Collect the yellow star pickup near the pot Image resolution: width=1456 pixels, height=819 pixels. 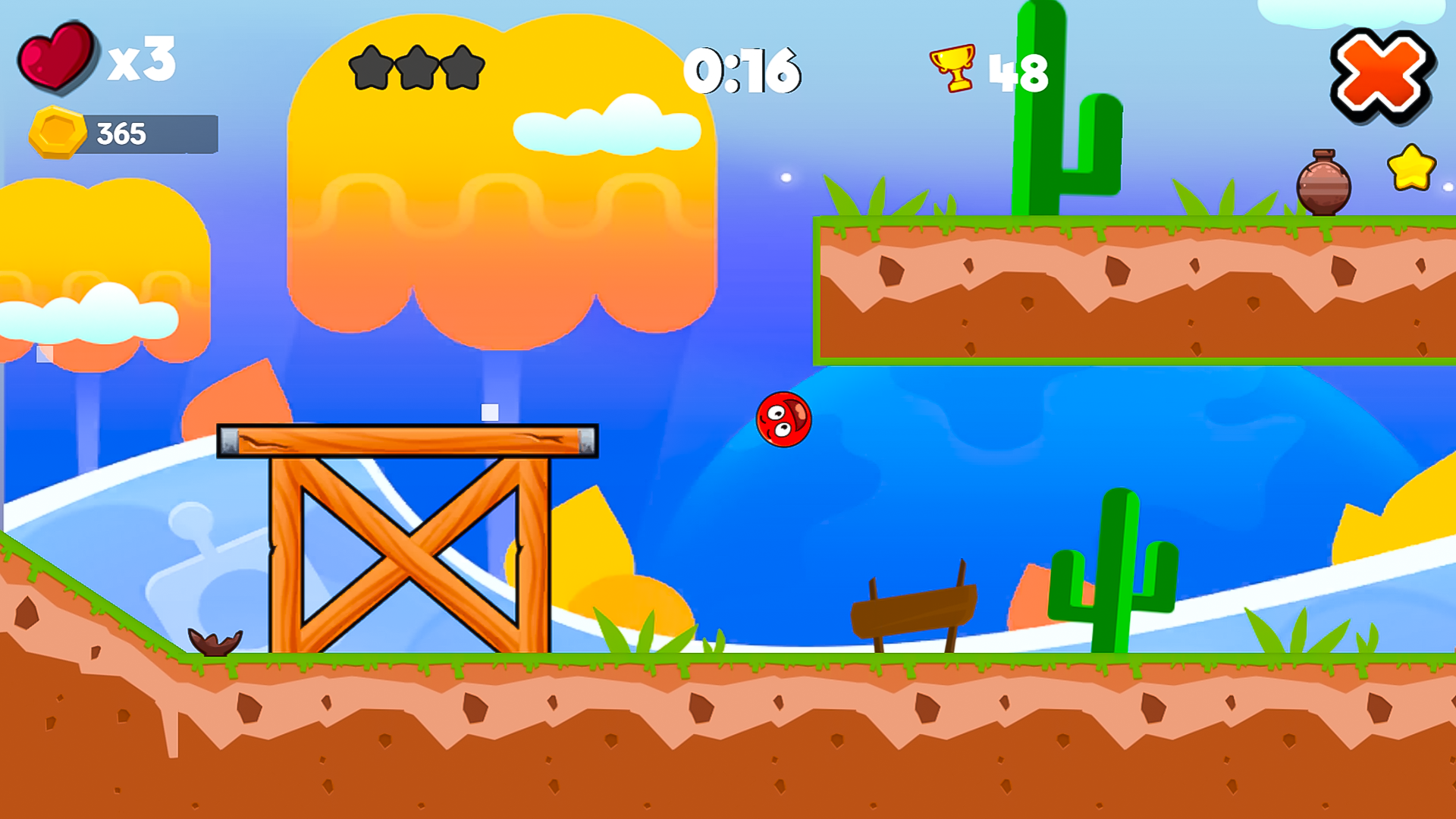click(1412, 168)
